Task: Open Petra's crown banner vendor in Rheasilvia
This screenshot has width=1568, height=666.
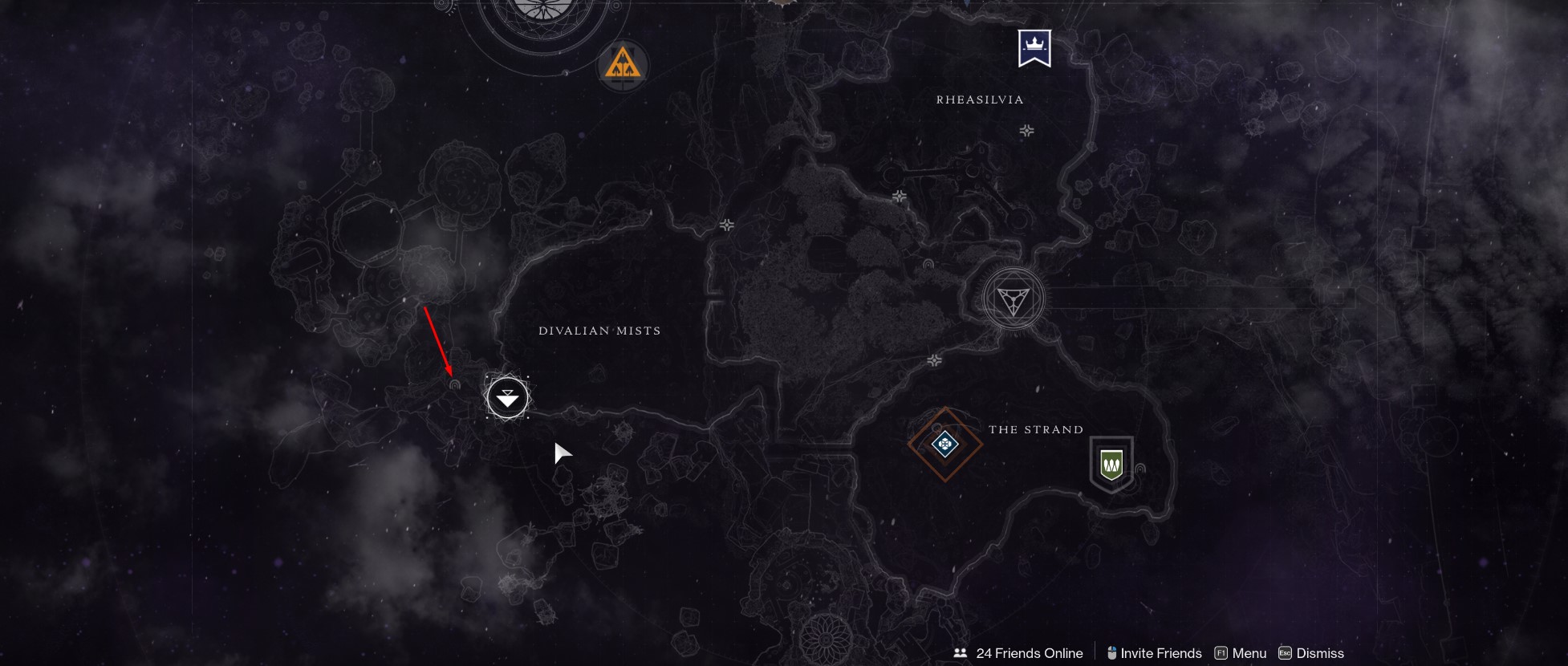Action: tap(1035, 48)
